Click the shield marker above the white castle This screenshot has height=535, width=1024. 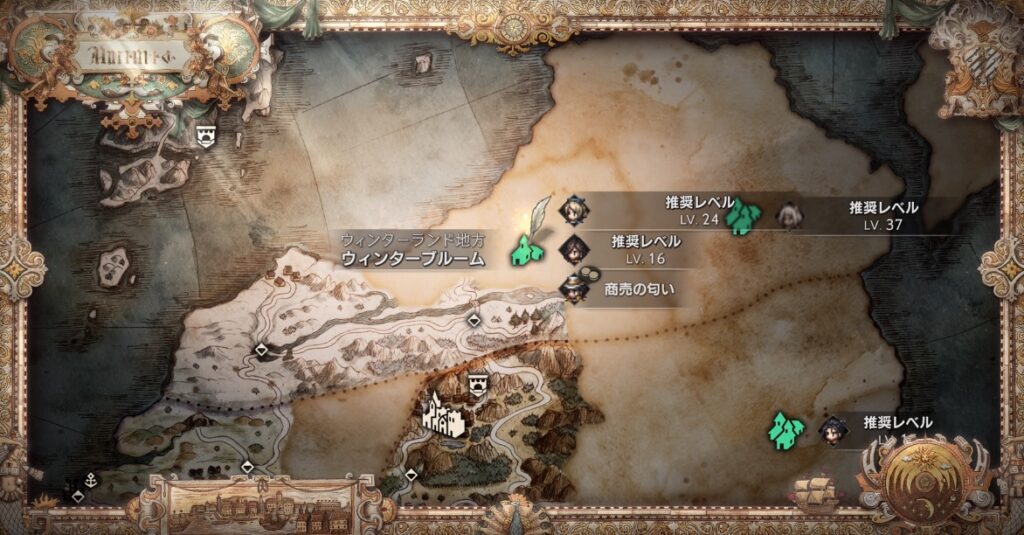click(479, 384)
